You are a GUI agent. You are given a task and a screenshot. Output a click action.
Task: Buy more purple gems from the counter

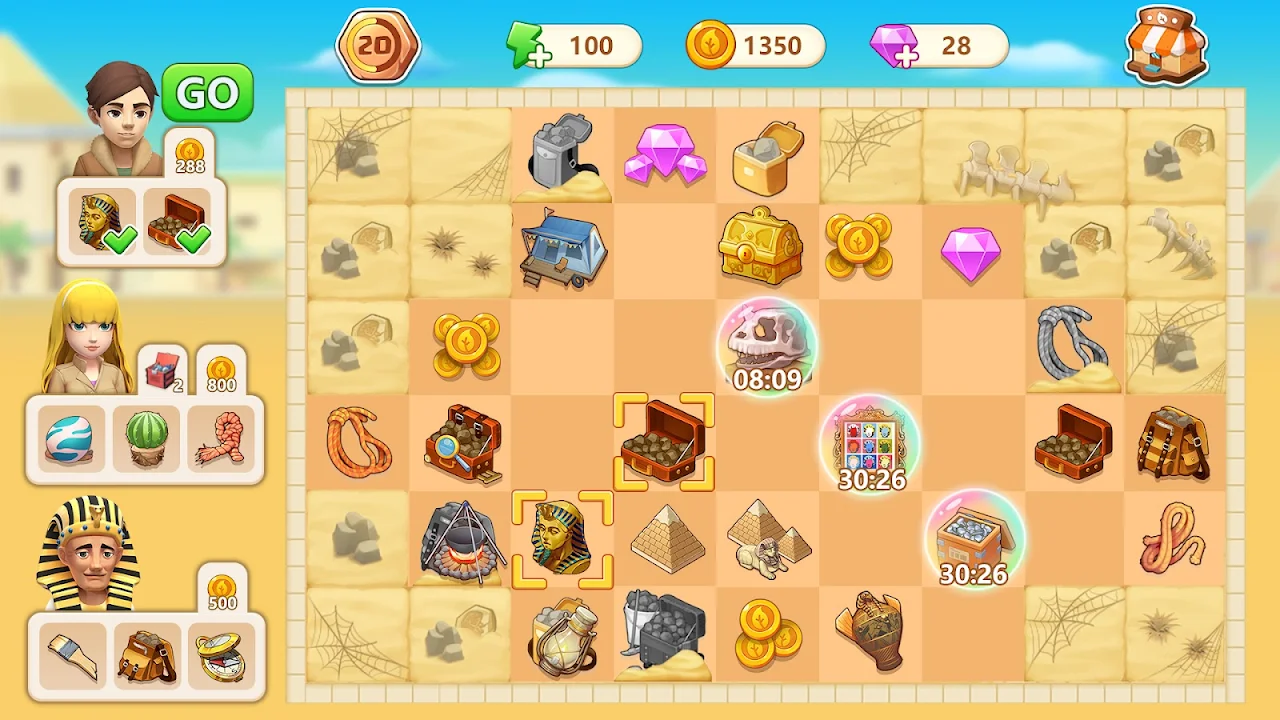[x=892, y=47]
